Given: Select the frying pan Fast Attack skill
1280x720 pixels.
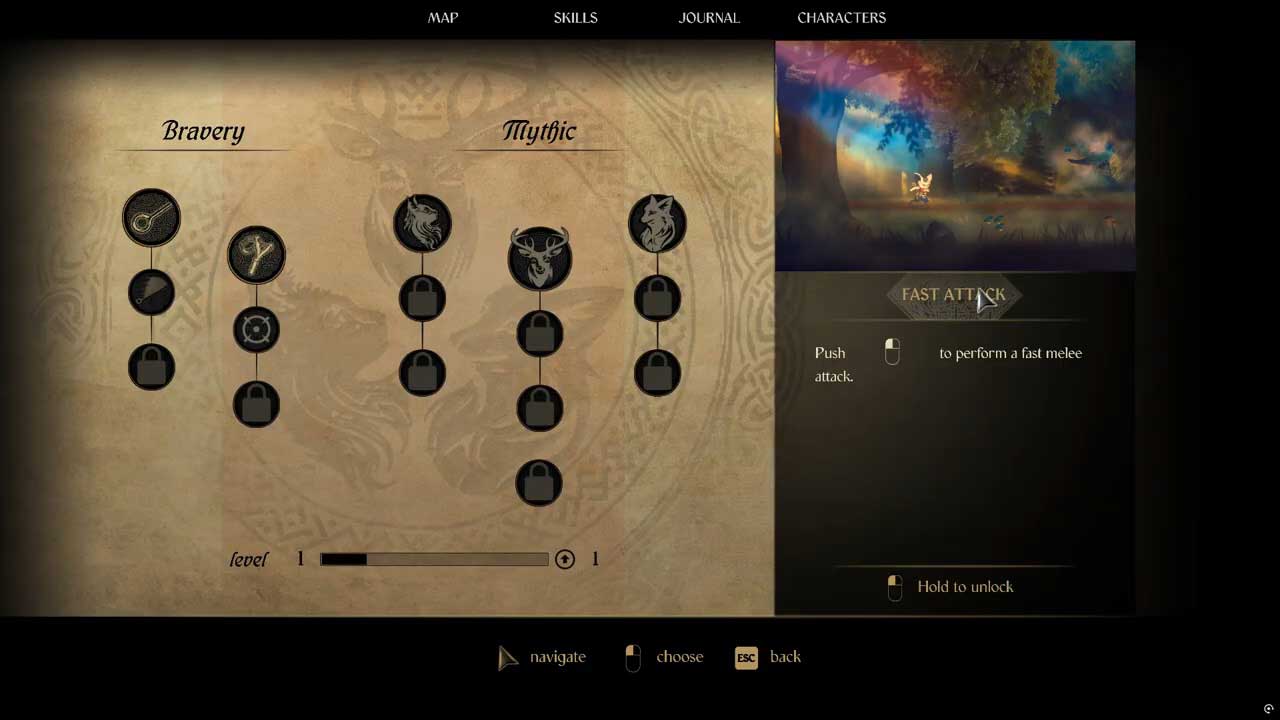Looking at the screenshot, I should (x=151, y=217).
